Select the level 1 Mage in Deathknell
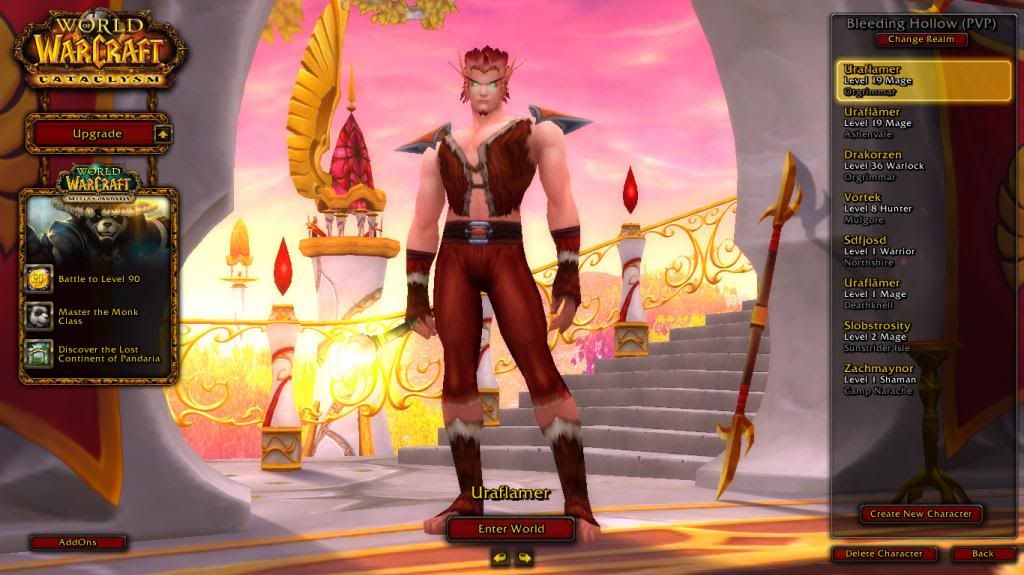The height and width of the screenshot is (575, 1024). click(x=909, y=294)
